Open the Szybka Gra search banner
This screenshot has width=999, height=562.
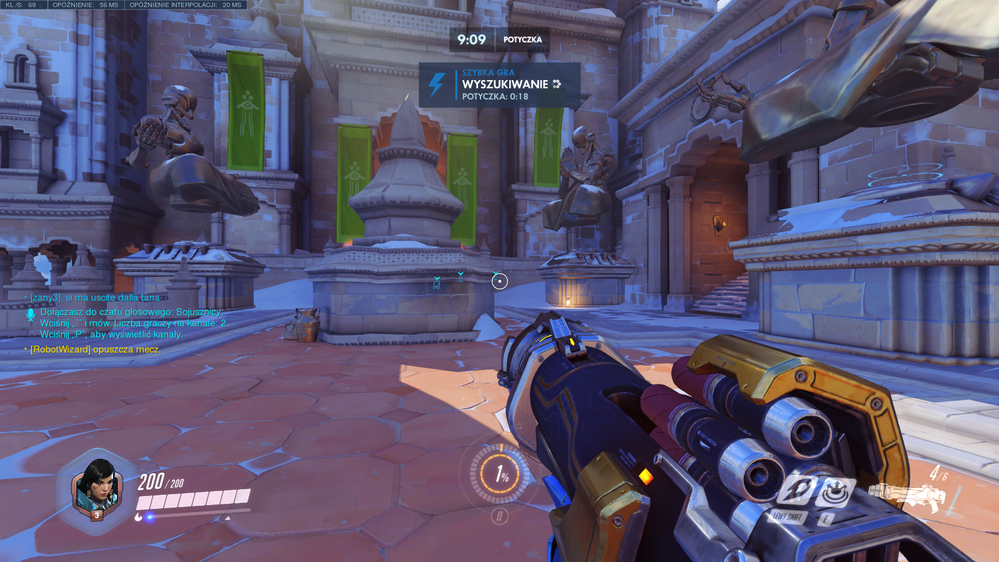pos(499,85)
